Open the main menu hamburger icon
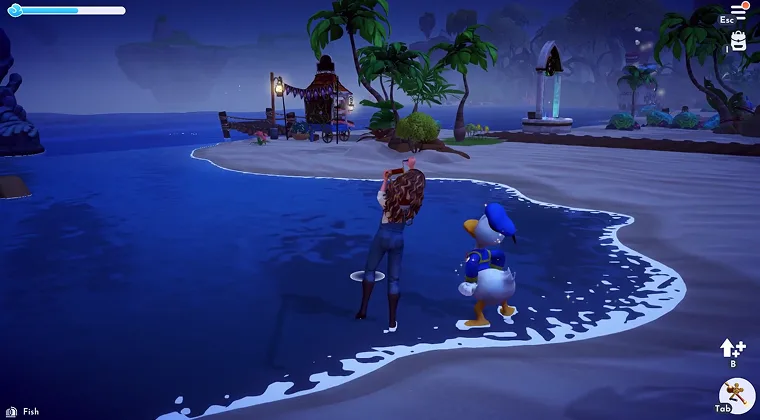 739,10
